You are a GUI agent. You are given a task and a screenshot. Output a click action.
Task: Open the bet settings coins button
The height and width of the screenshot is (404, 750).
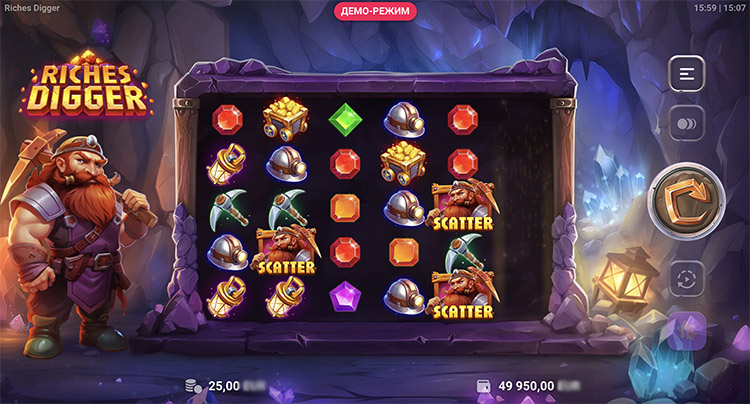click(687, 124)
